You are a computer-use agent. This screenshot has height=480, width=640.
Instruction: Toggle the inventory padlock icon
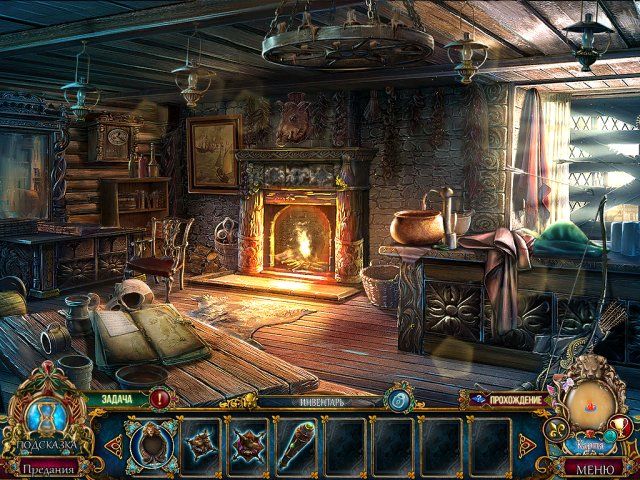[x=398, y=399]
